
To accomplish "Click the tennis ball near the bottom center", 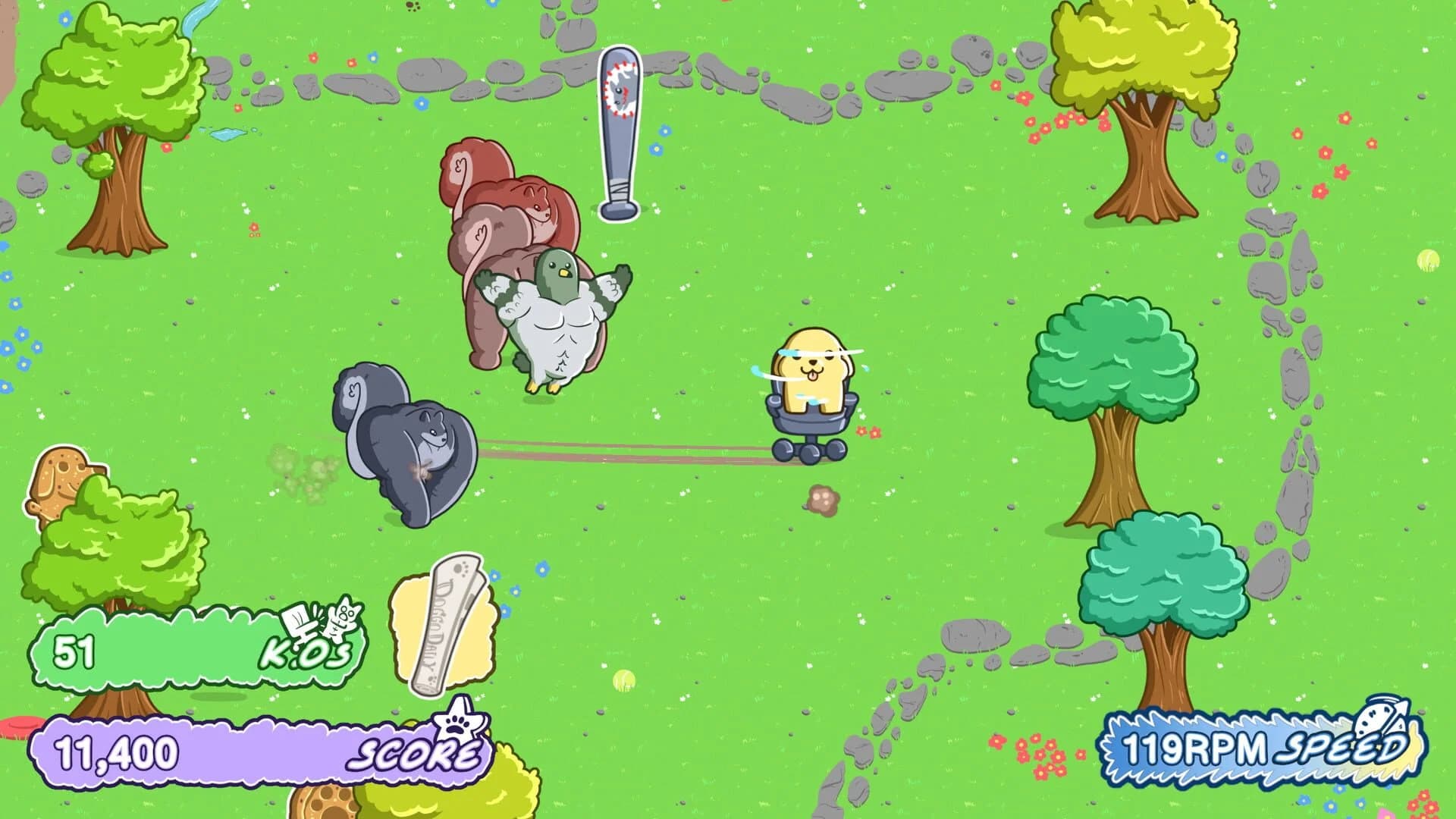I will coord(623,679).
